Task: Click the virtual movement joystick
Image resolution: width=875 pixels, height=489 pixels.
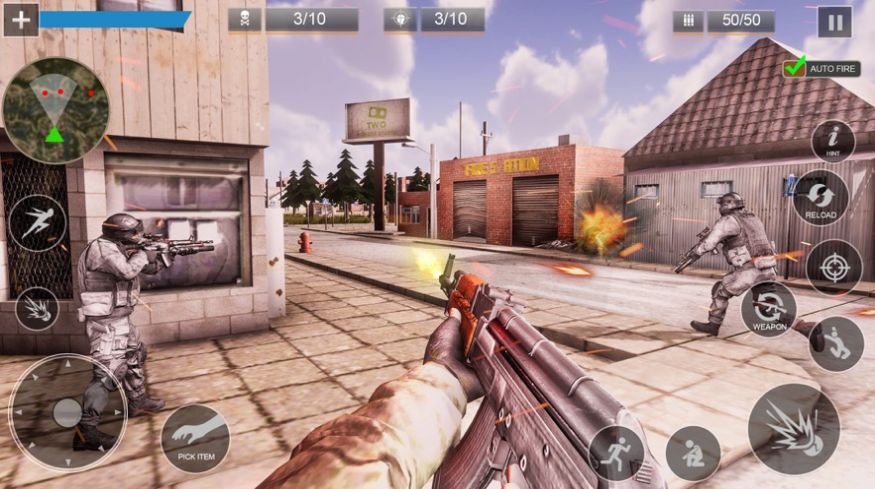Action: pyautogui.click(x=67, y=412)
